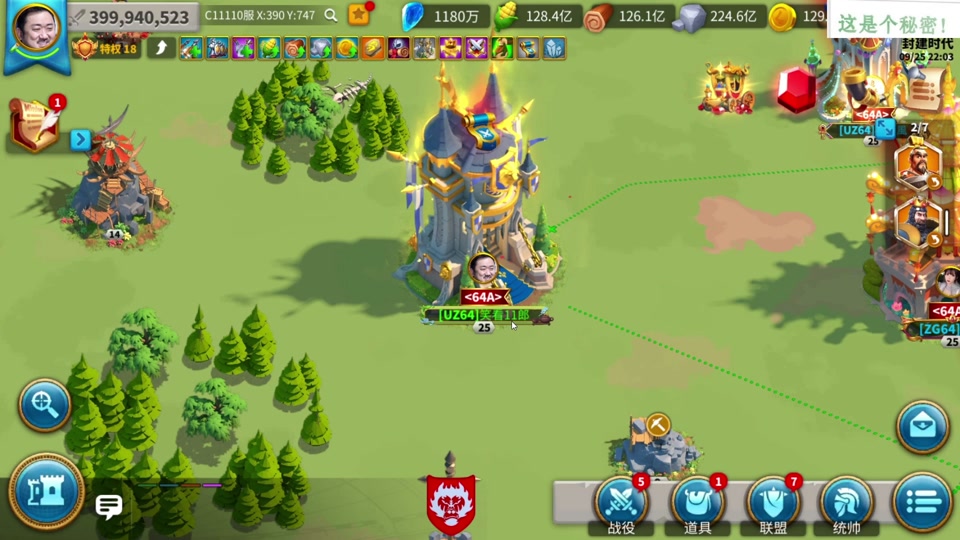Viewport: 960px width, 540px height.
Task: Open the star bookmarks button
Action: coord(359,14)
